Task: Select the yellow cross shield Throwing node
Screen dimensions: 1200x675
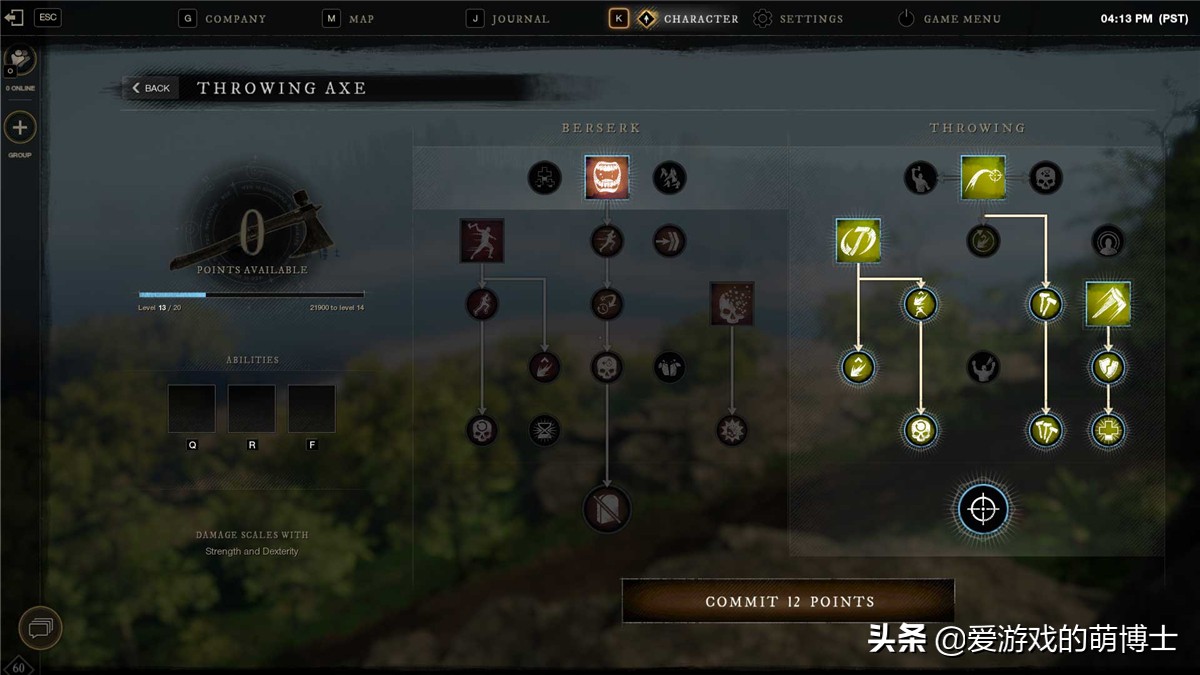Action: [1108, 430]
